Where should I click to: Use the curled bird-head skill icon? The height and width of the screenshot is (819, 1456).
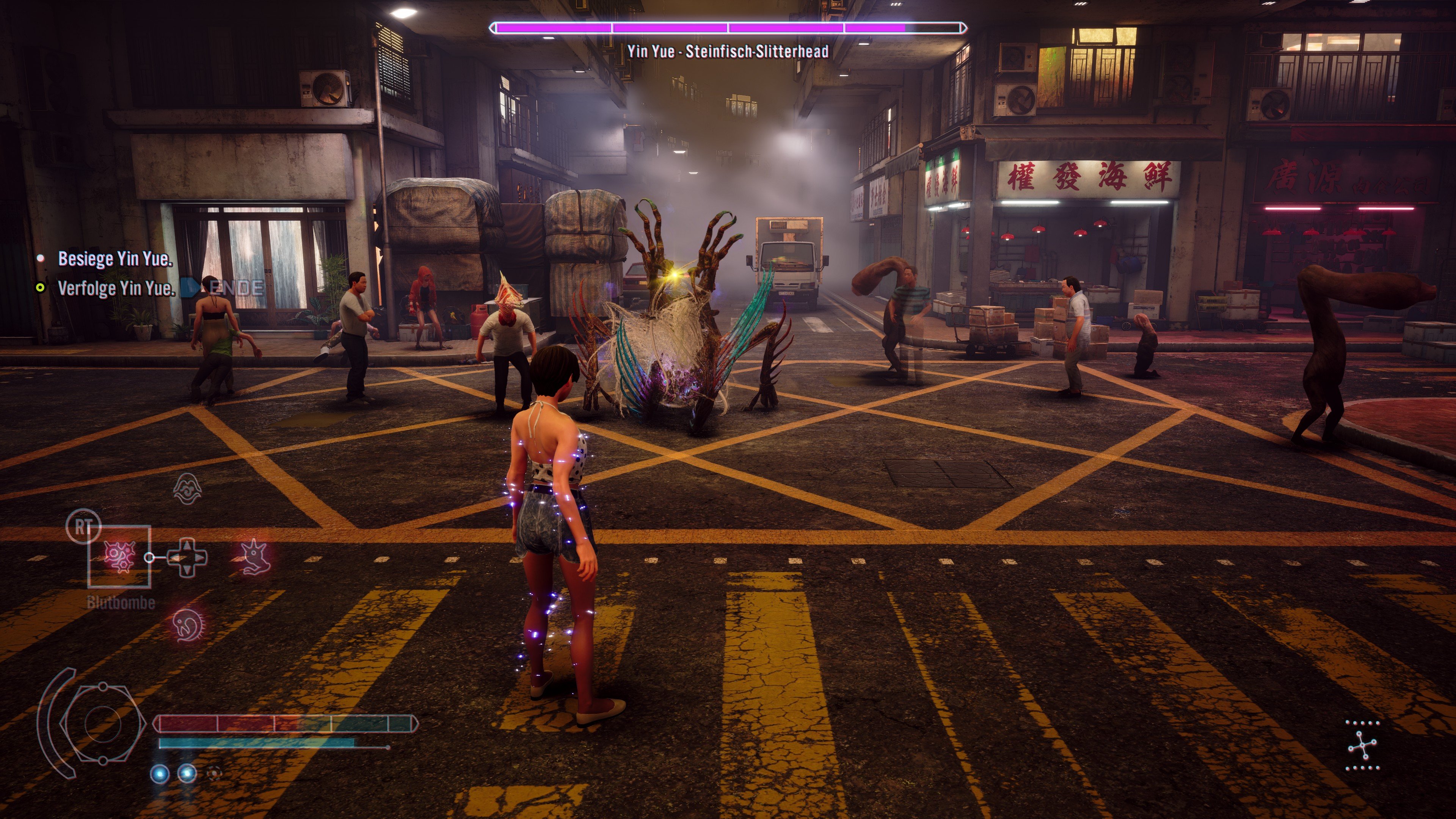pyautogui.click(x=187, y=625)
